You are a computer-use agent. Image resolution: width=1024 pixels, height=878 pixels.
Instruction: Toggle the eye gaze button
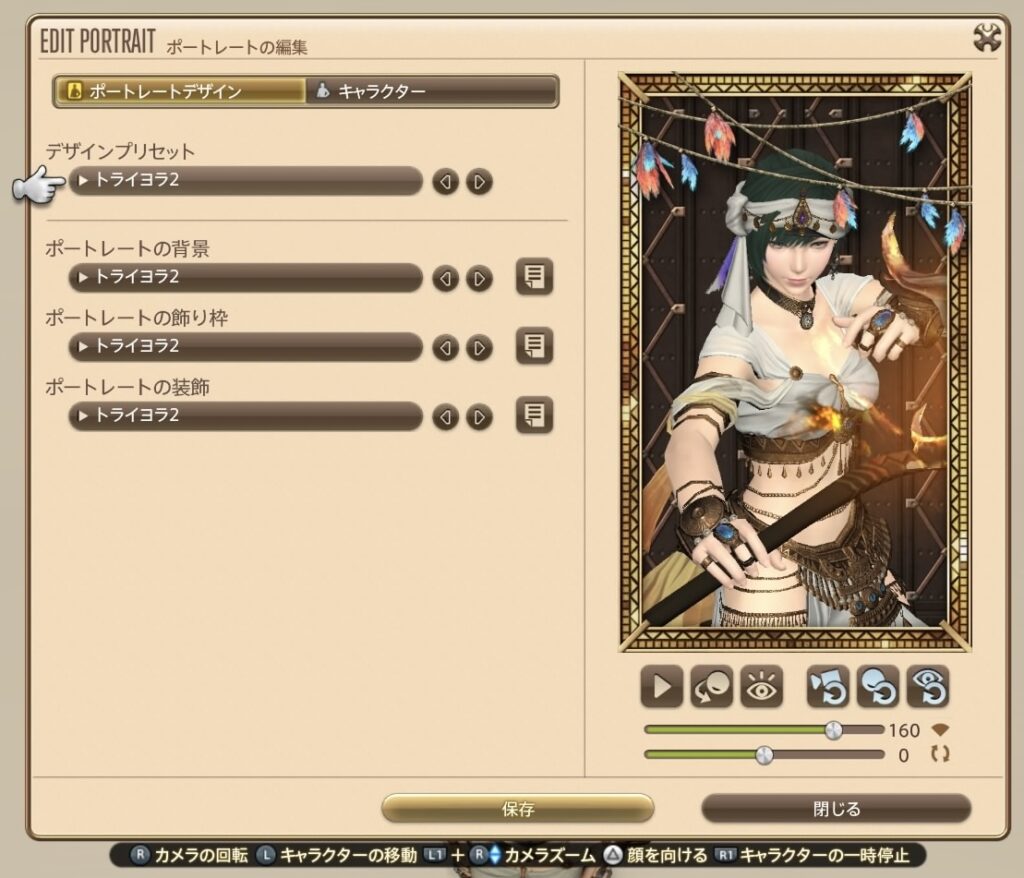click(762, 687)
